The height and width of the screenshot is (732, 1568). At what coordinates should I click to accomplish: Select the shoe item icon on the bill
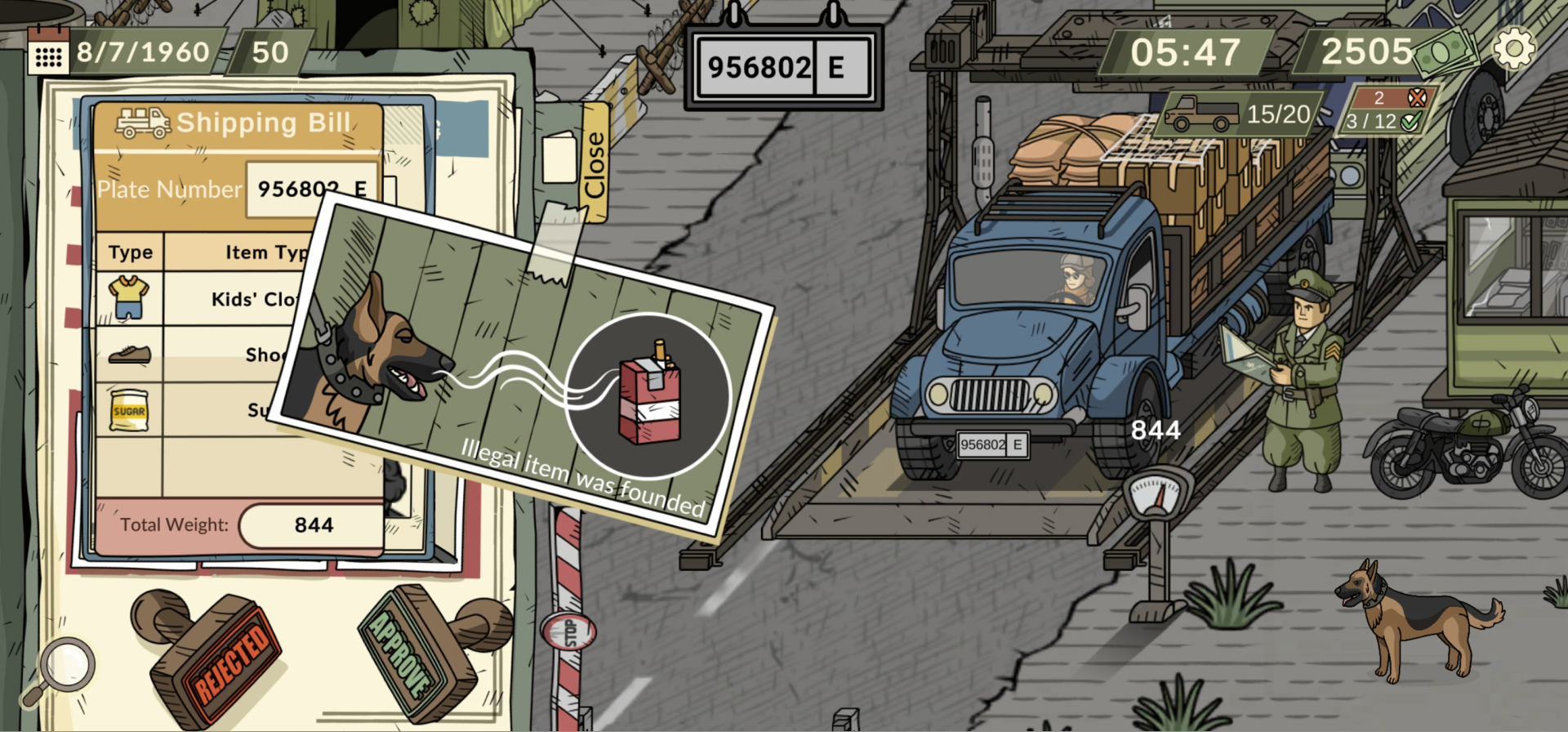tap(131, 353)
